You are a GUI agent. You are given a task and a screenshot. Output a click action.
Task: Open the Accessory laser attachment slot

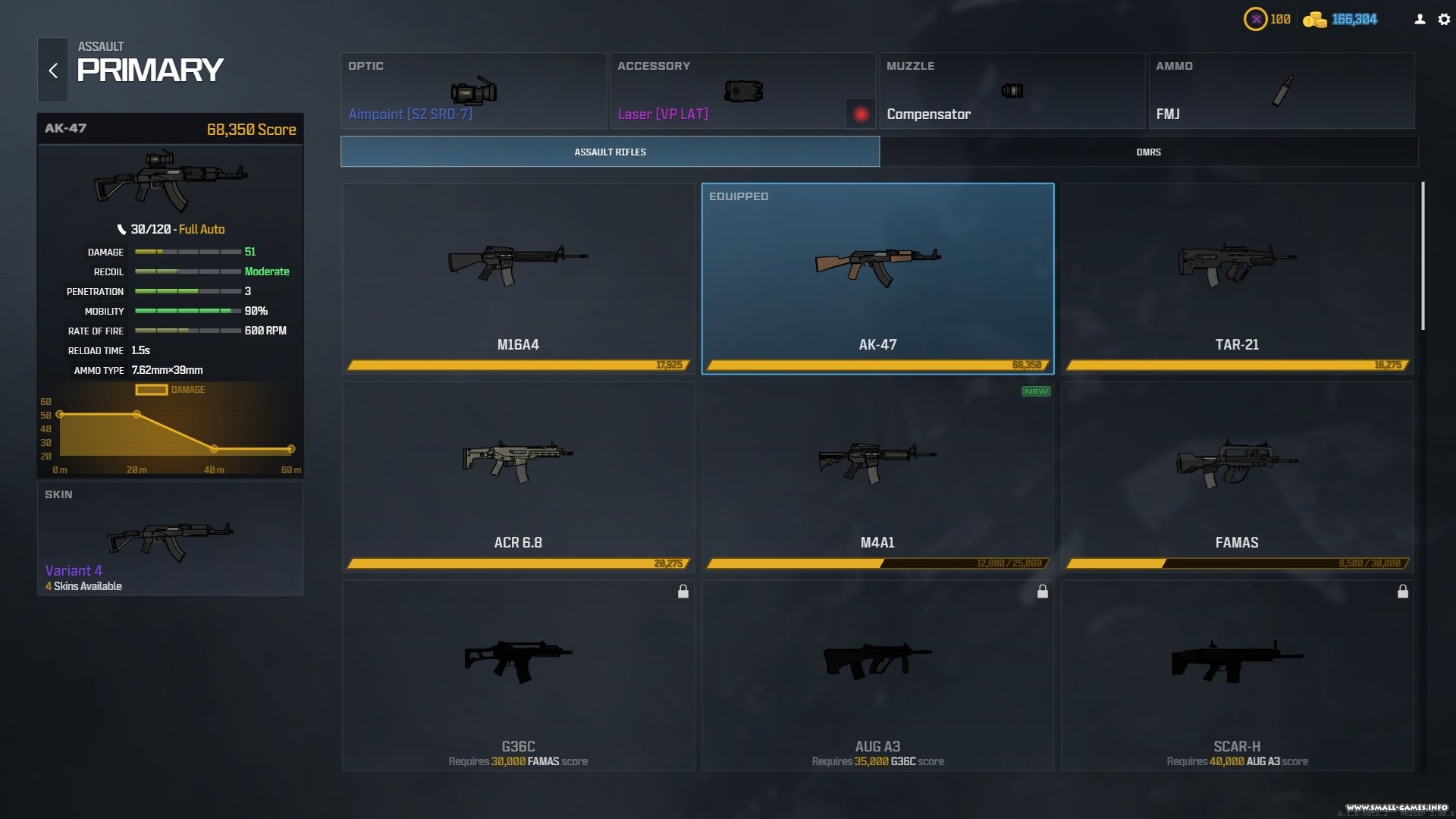tap(728, 91)
